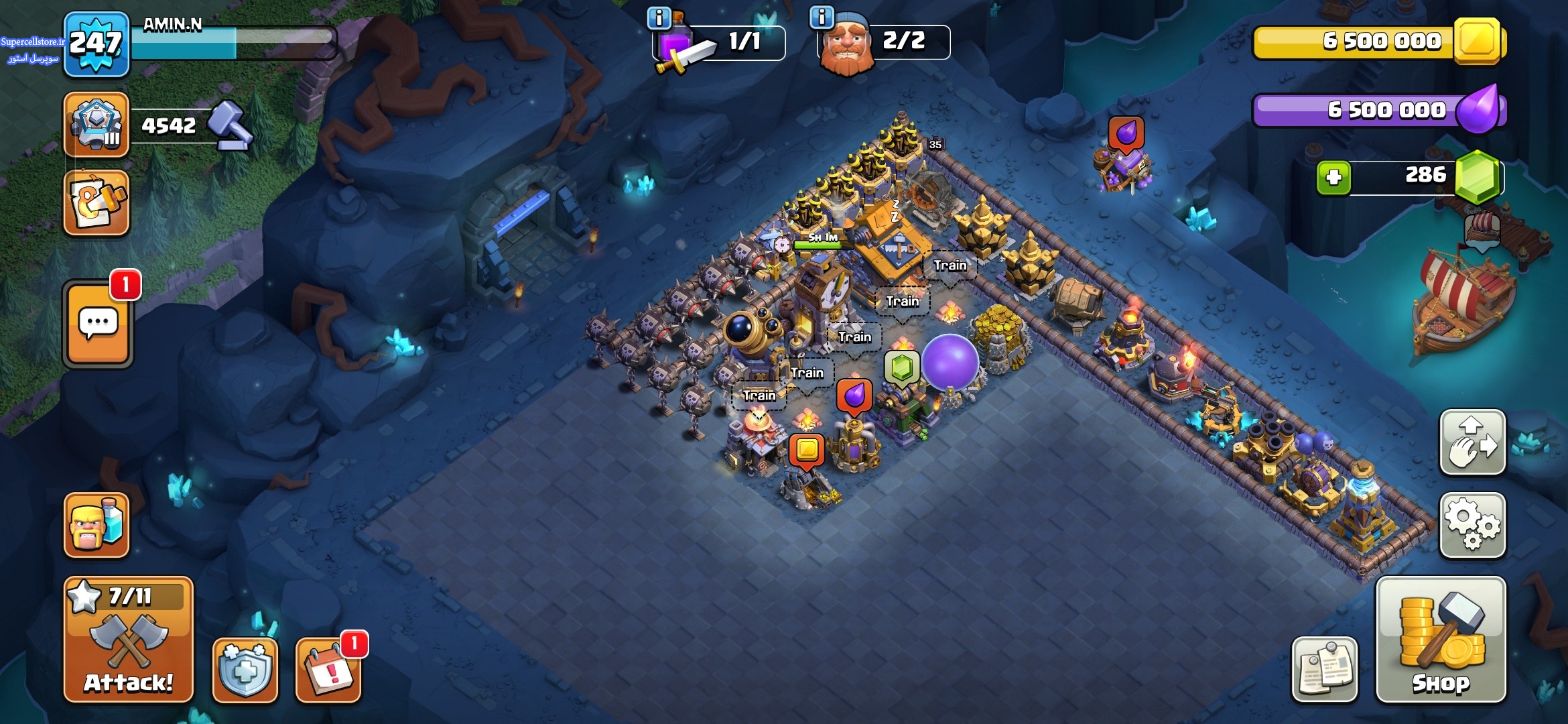Open the league badge trophy panel

click(x=96, y=125)
